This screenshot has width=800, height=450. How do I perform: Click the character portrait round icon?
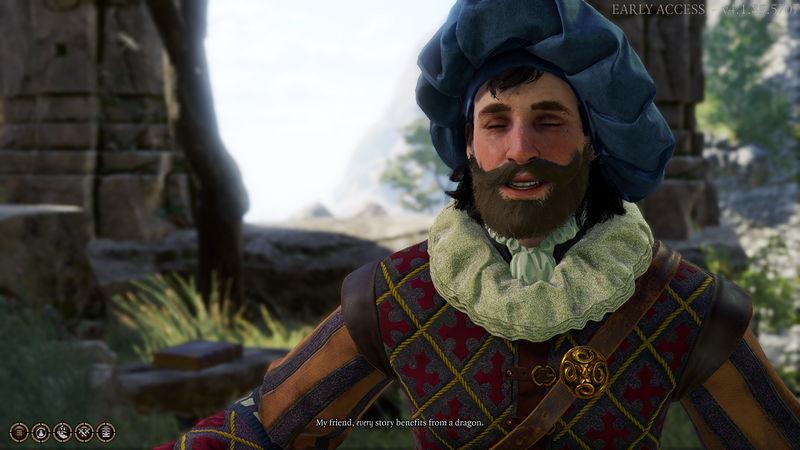coord(41,432)
